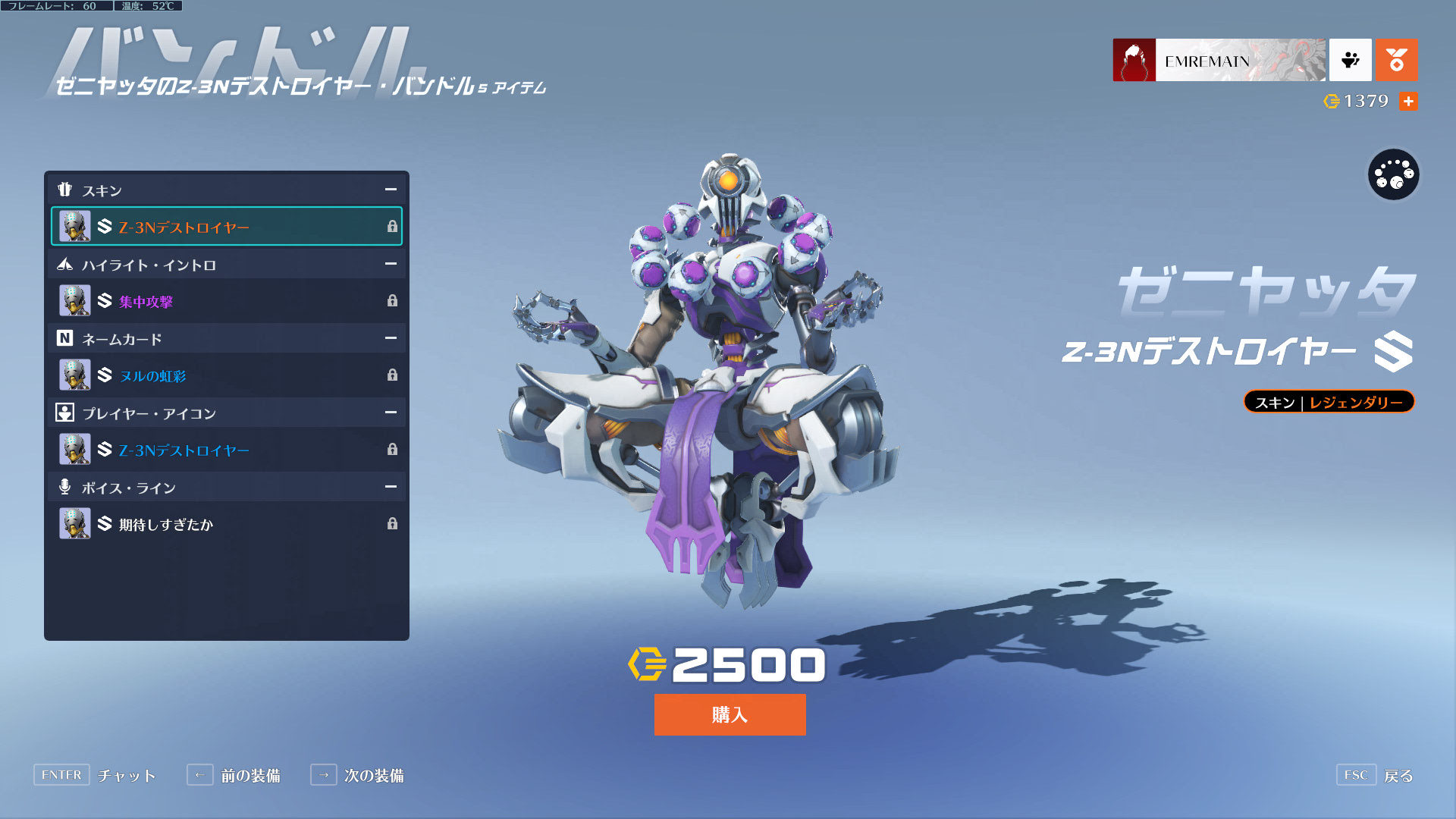
Task: Pick the Z-3Nデストロイヤー player icon item
Action: pos(226,450)
